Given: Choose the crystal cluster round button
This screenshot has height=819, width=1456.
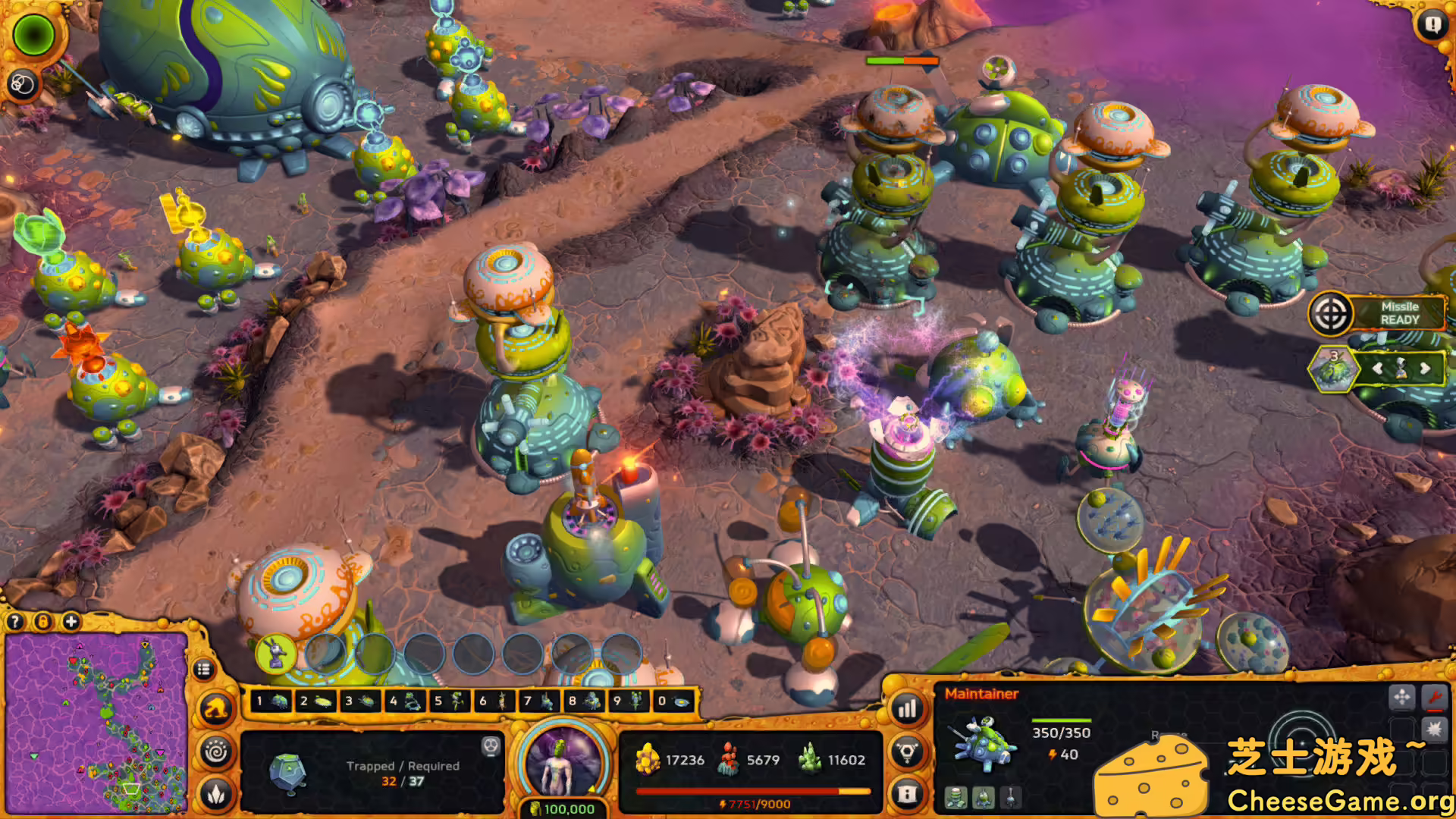Looking at the screenshot, I should coord(216,793).
